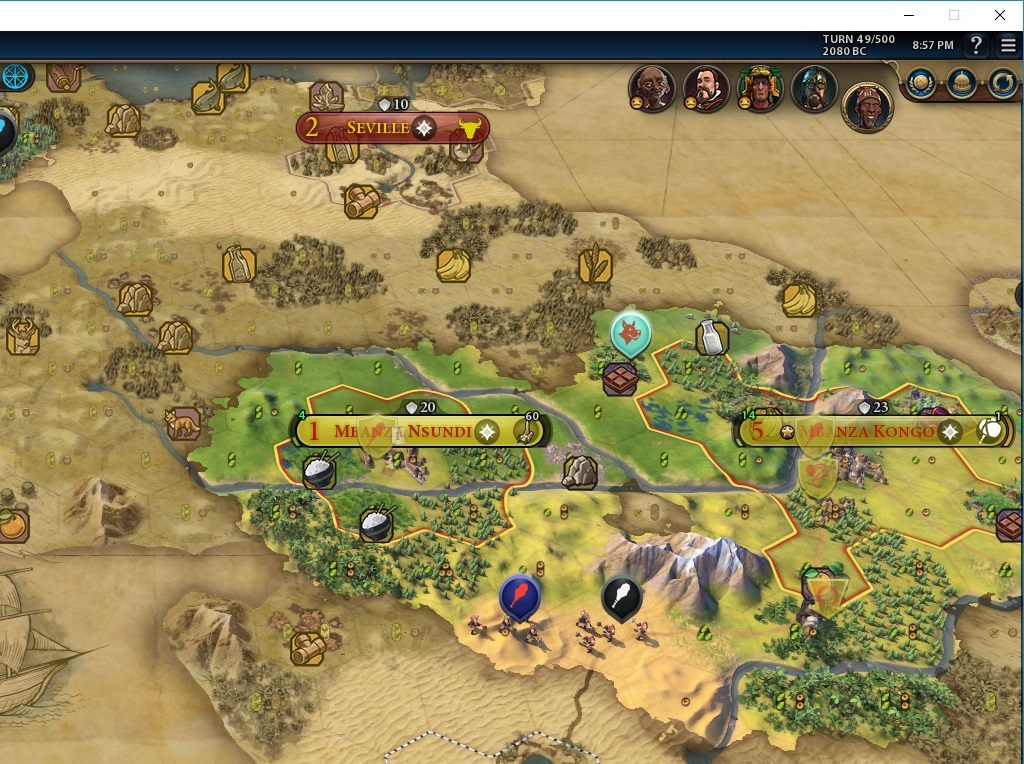Click the circular arrows icon in top-right panel
Screen dimensions: 1024x764
[x=1002, y=83]
